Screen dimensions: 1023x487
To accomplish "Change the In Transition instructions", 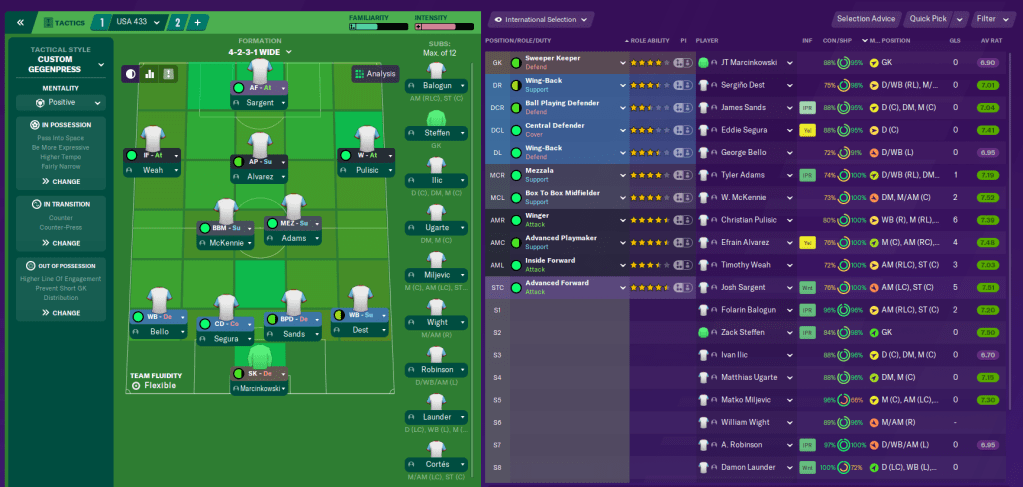I will (x=61, y=243).
